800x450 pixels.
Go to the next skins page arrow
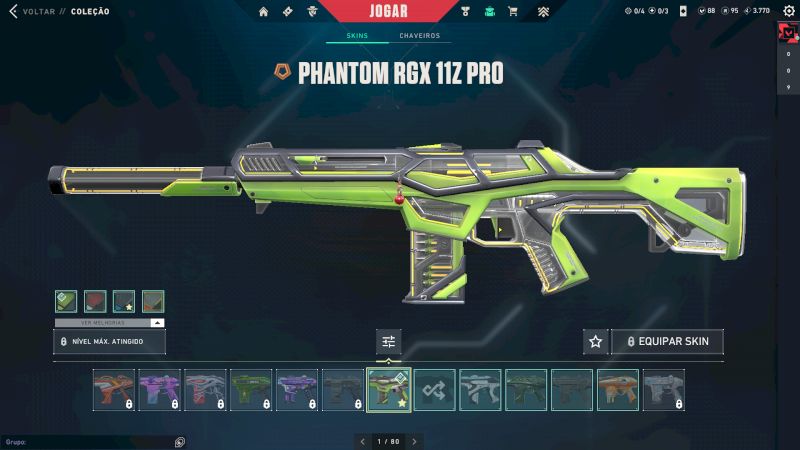pyautogui.click(x=415, y=441)
